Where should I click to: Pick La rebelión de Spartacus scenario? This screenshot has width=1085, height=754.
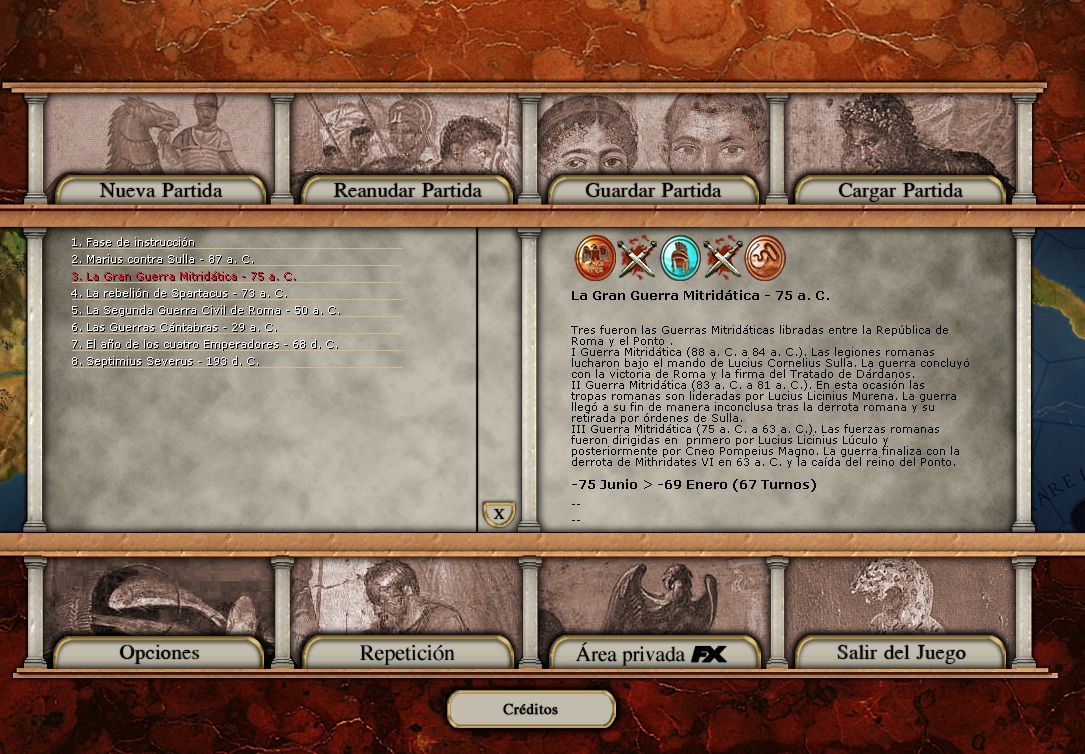[x=179, y=293]
